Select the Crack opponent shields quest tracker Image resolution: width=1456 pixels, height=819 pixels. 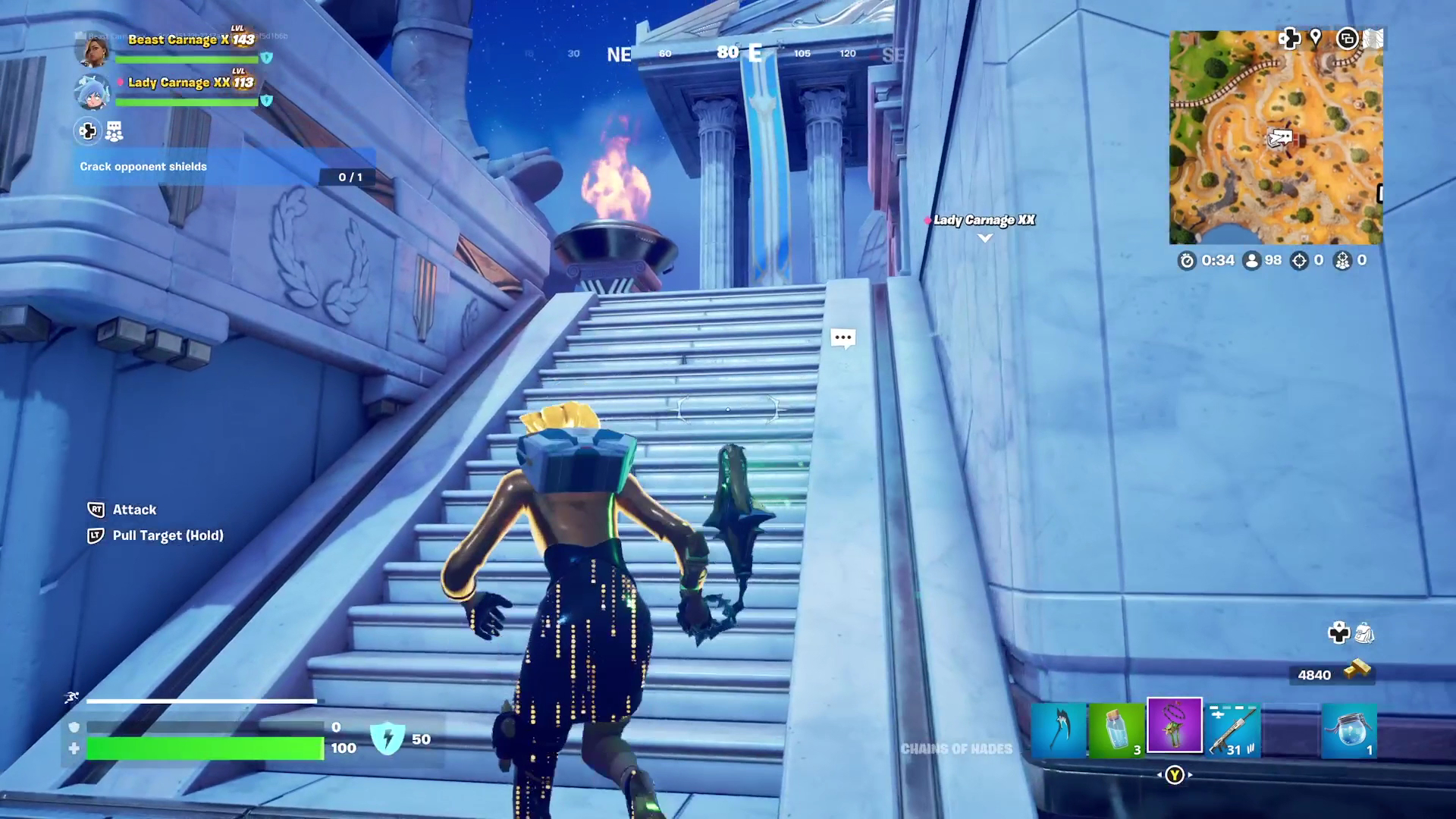tap(224, 167)
